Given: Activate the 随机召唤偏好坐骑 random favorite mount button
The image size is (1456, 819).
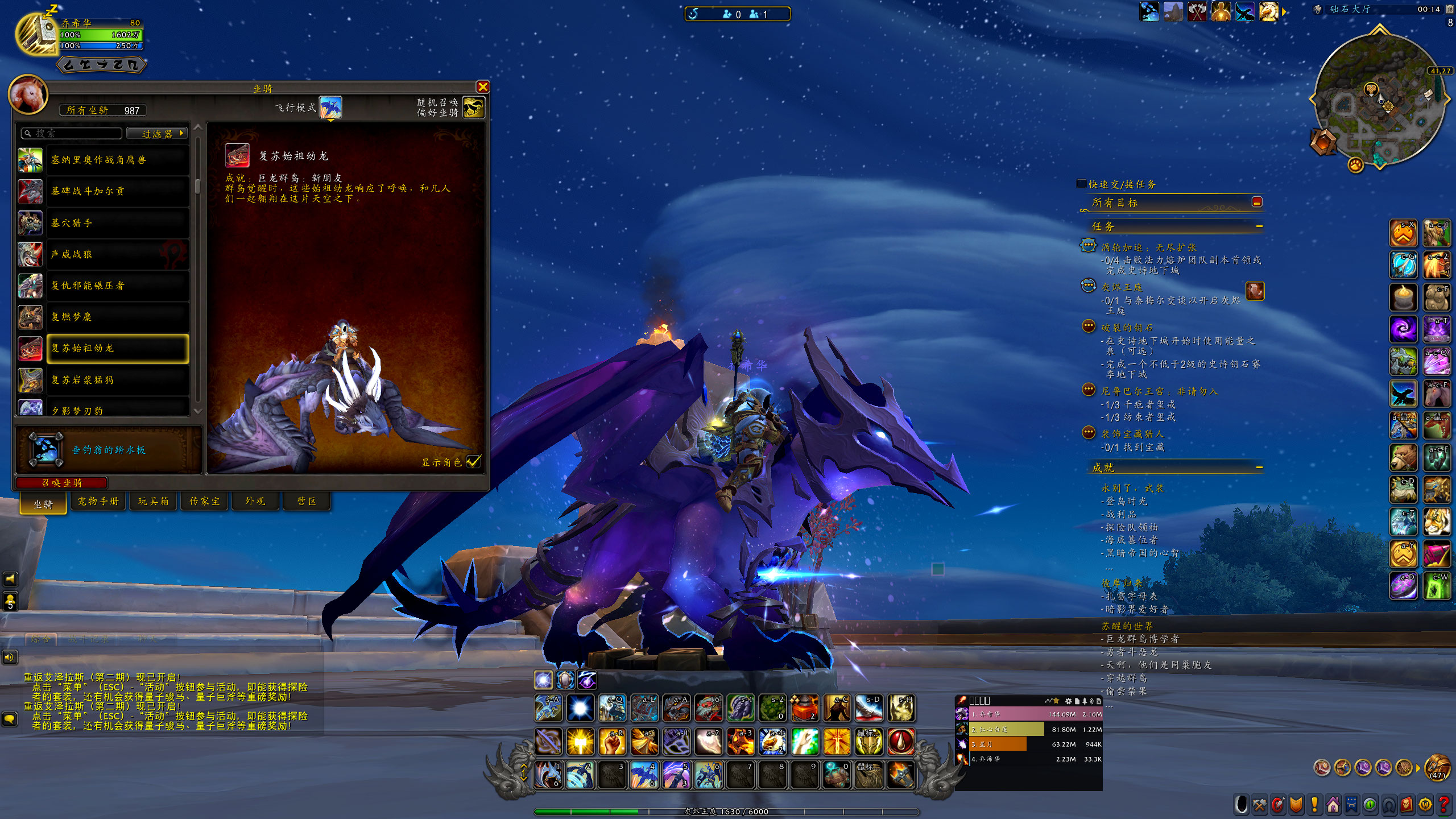Looking at the screenshot, I should (x=473, y=107).
